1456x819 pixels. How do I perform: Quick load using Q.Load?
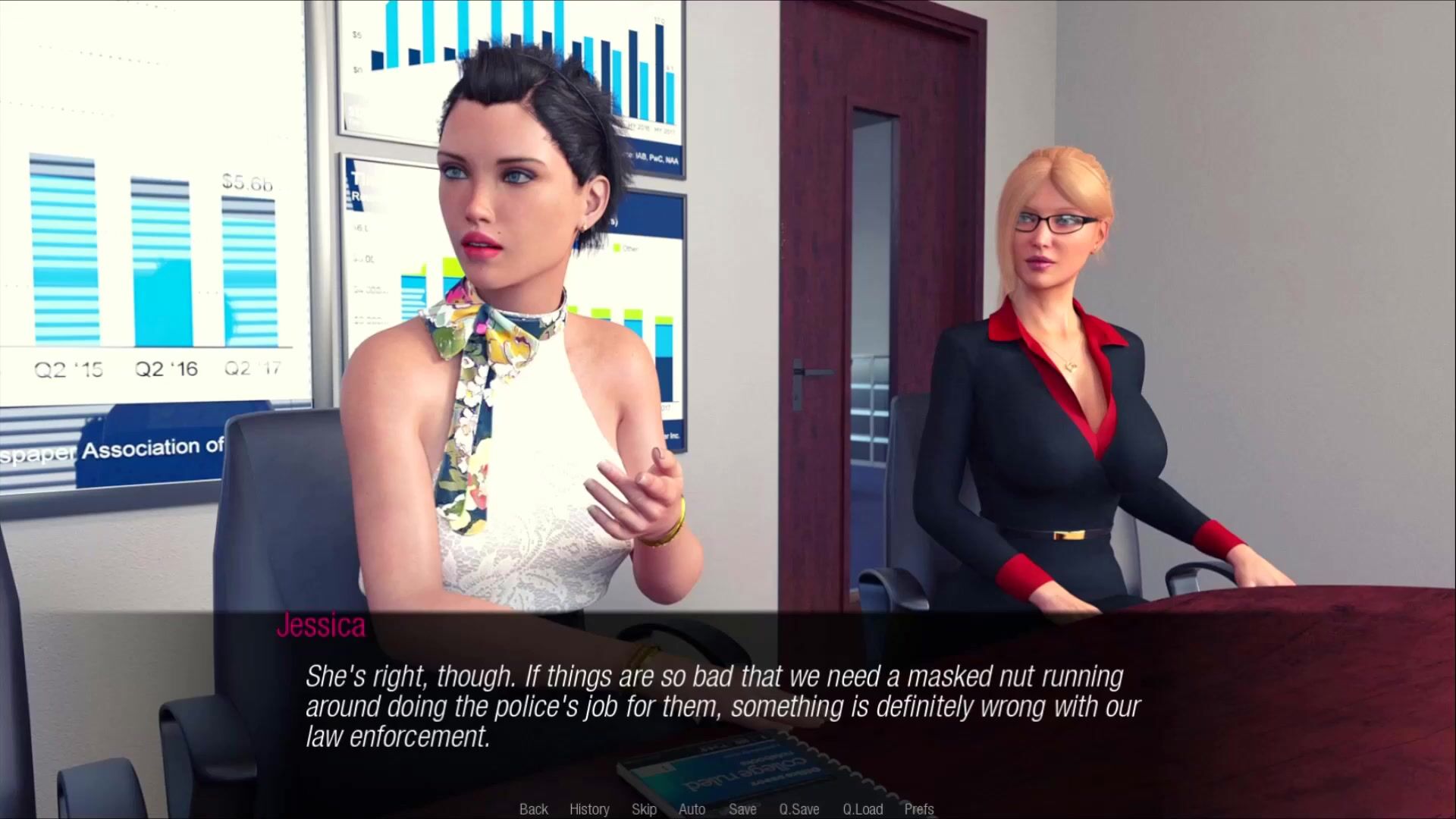863,809
